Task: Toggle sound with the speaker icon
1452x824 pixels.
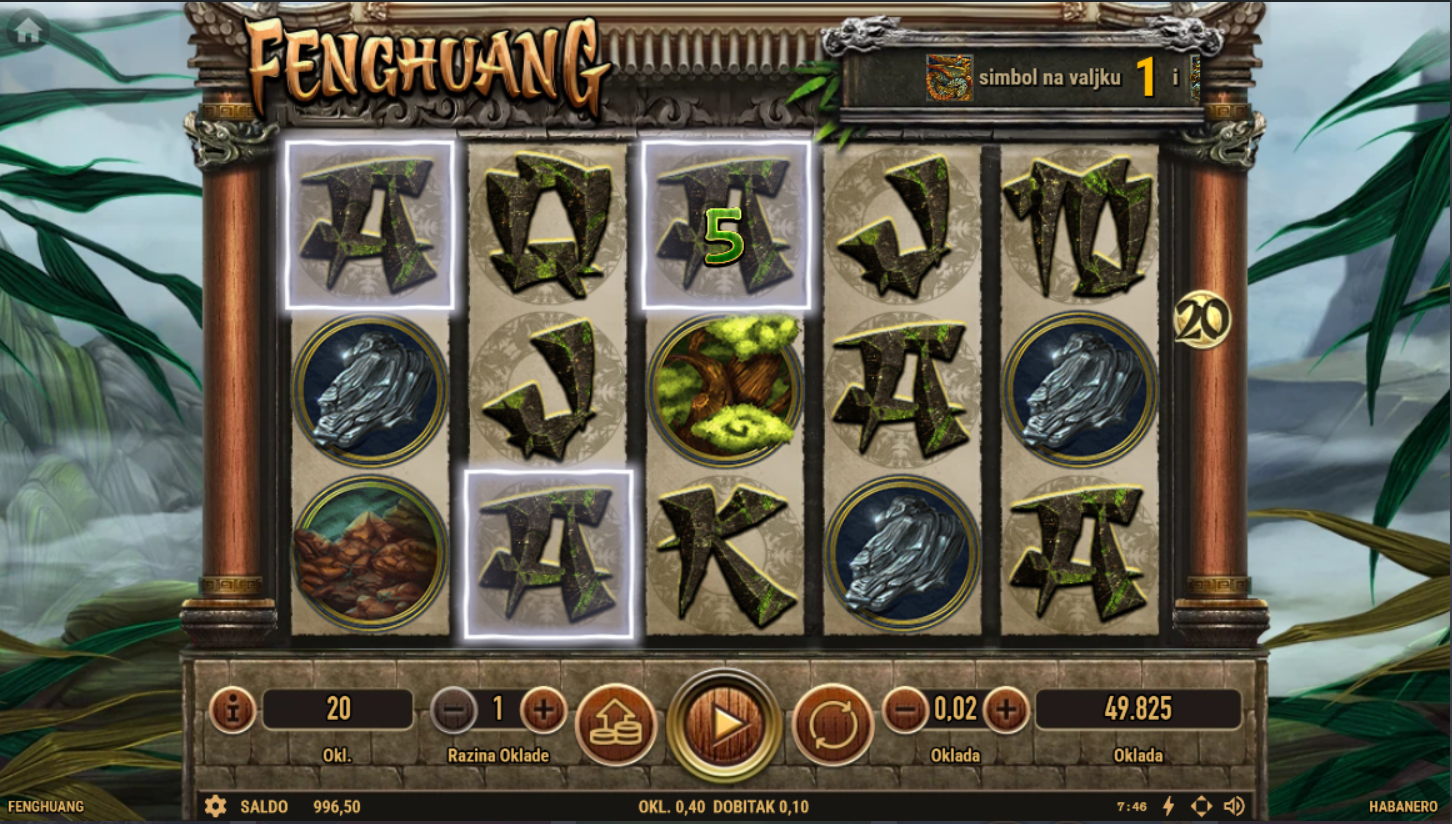Action: point(1234,806)
